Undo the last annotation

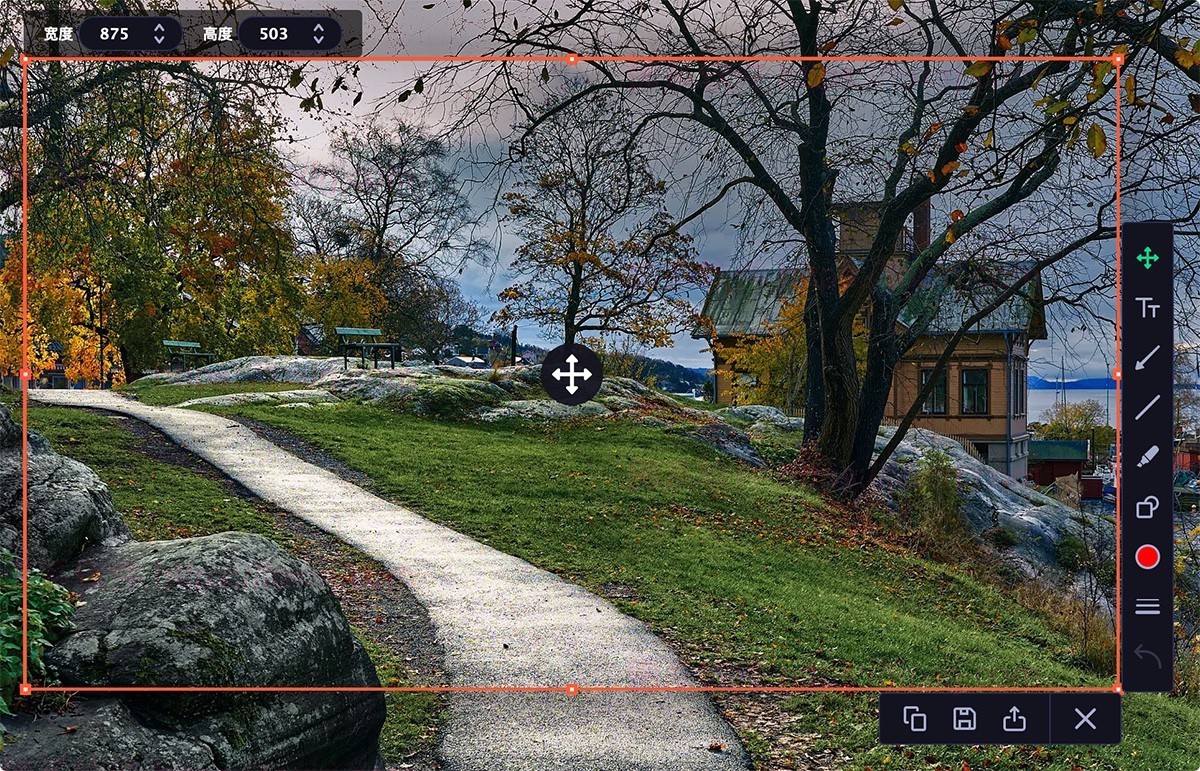(1147, 657)
